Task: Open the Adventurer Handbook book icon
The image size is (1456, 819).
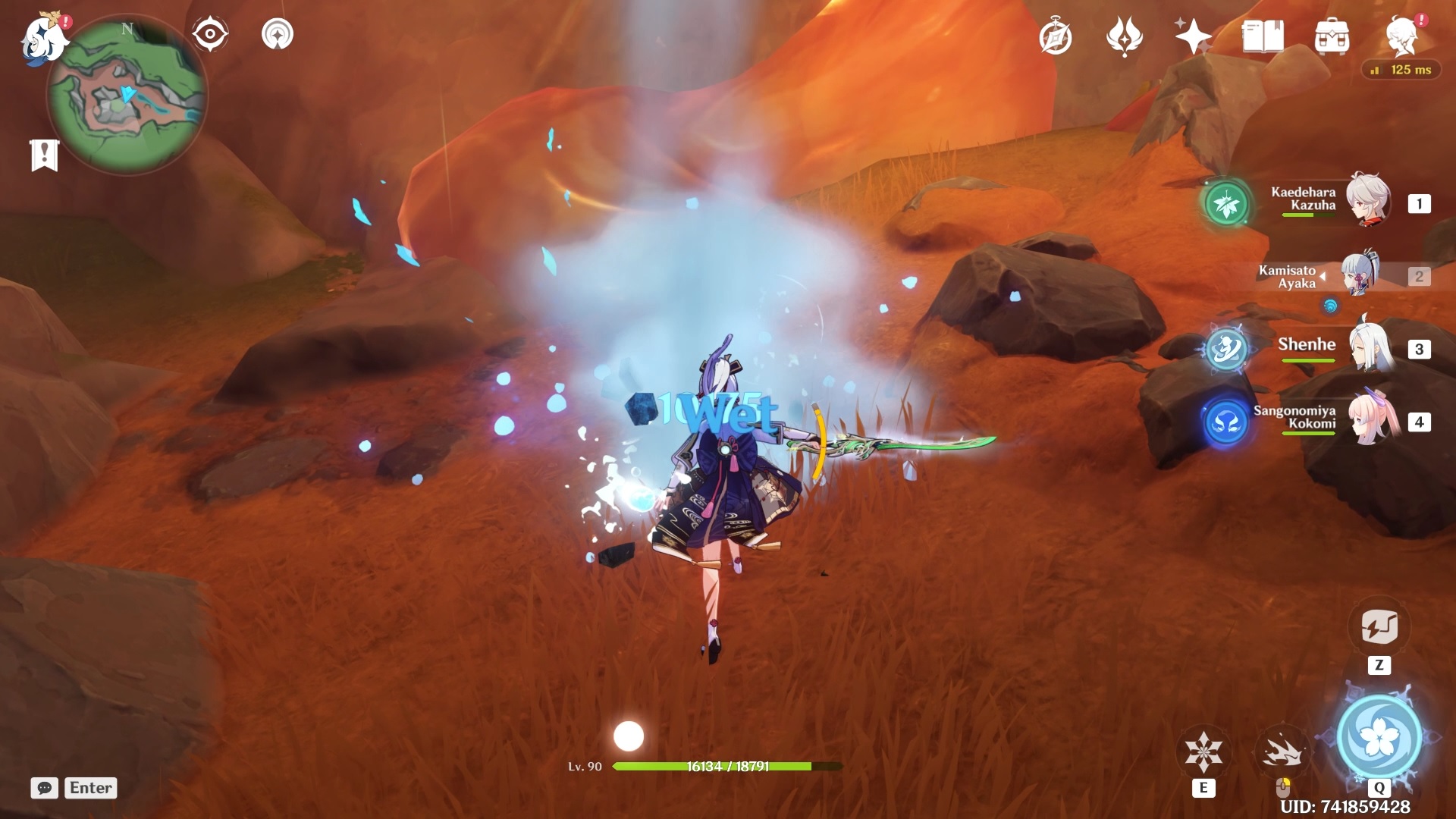Action: [1263, 36]
